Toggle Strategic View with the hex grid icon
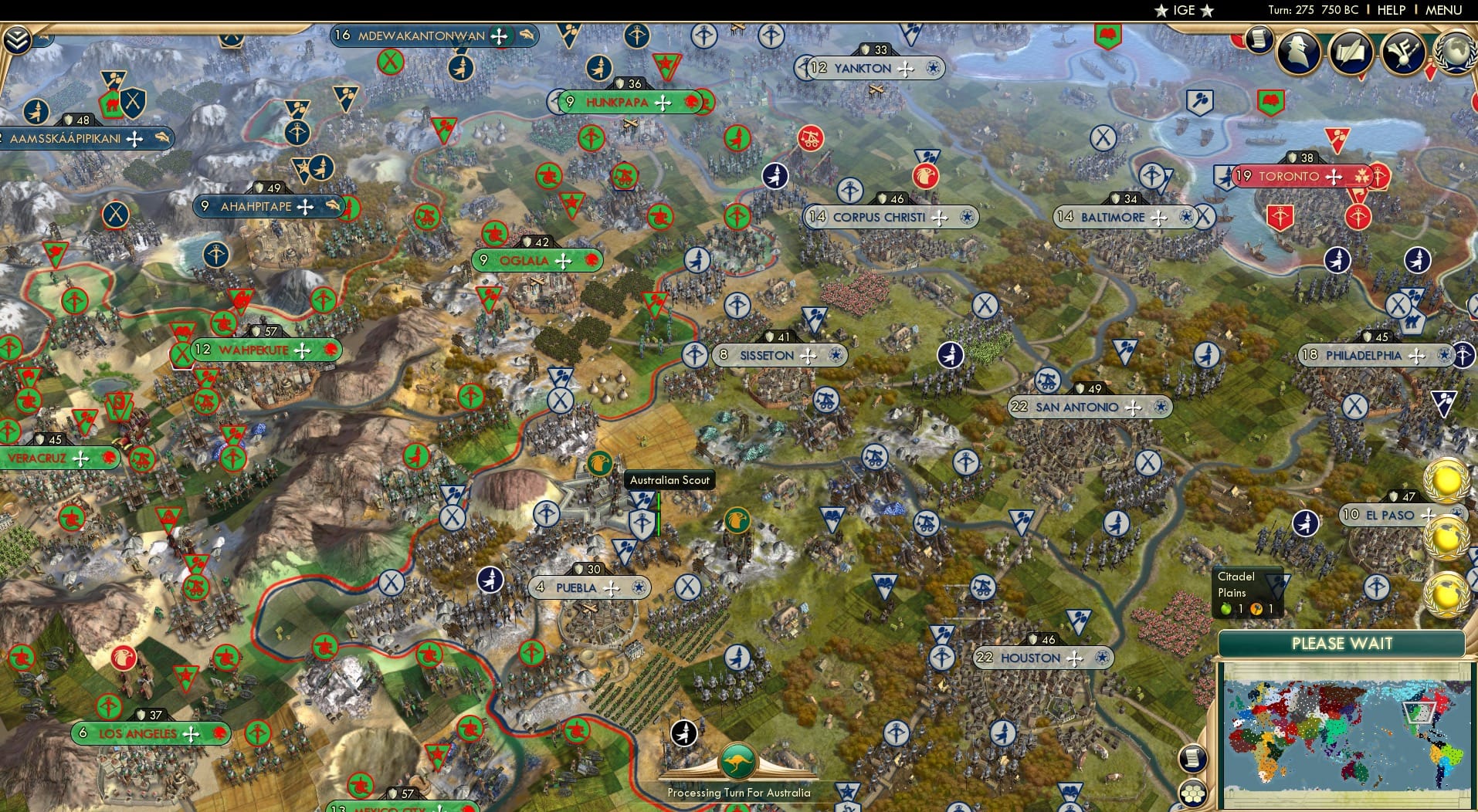This screenshot has height=812, width=1478. tap(1194, 792)
